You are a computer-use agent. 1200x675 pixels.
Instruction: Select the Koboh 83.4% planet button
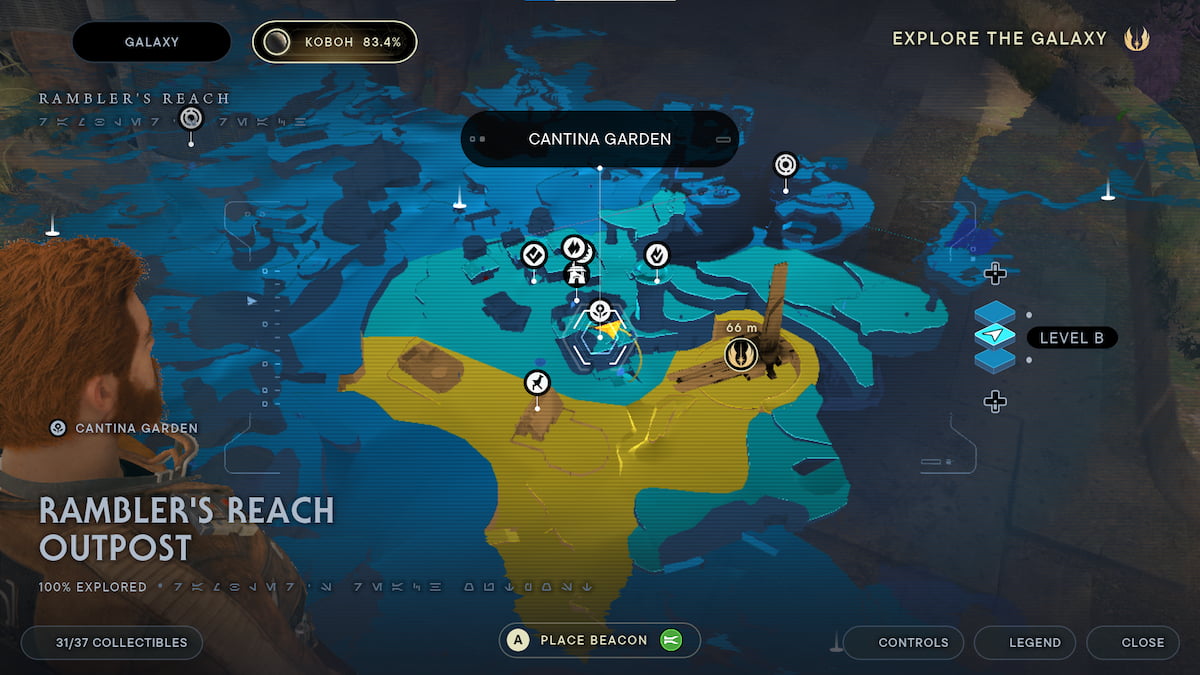[334, 42]
